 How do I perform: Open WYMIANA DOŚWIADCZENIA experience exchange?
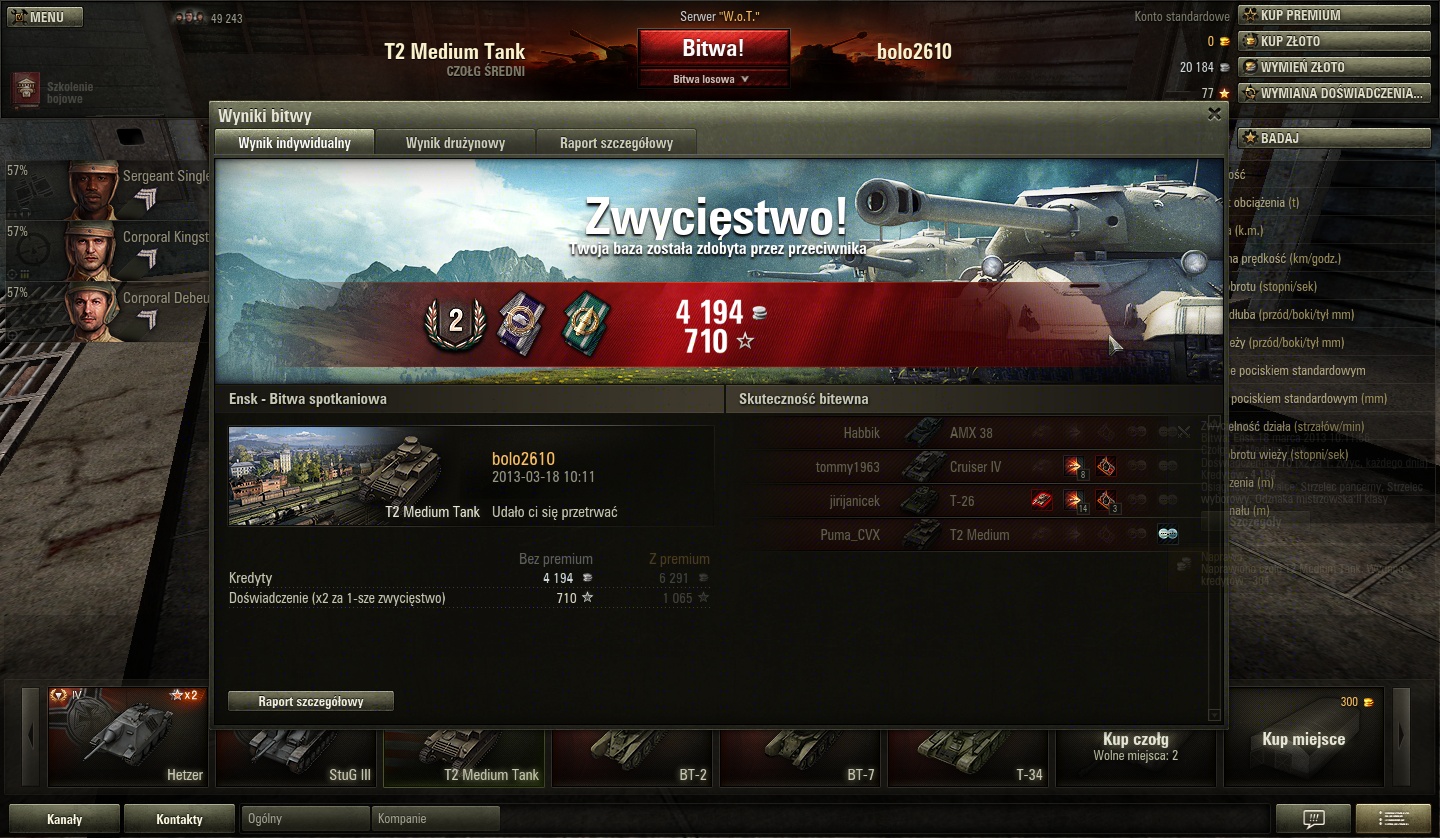pyautogui.click(x=1334, y=93)
